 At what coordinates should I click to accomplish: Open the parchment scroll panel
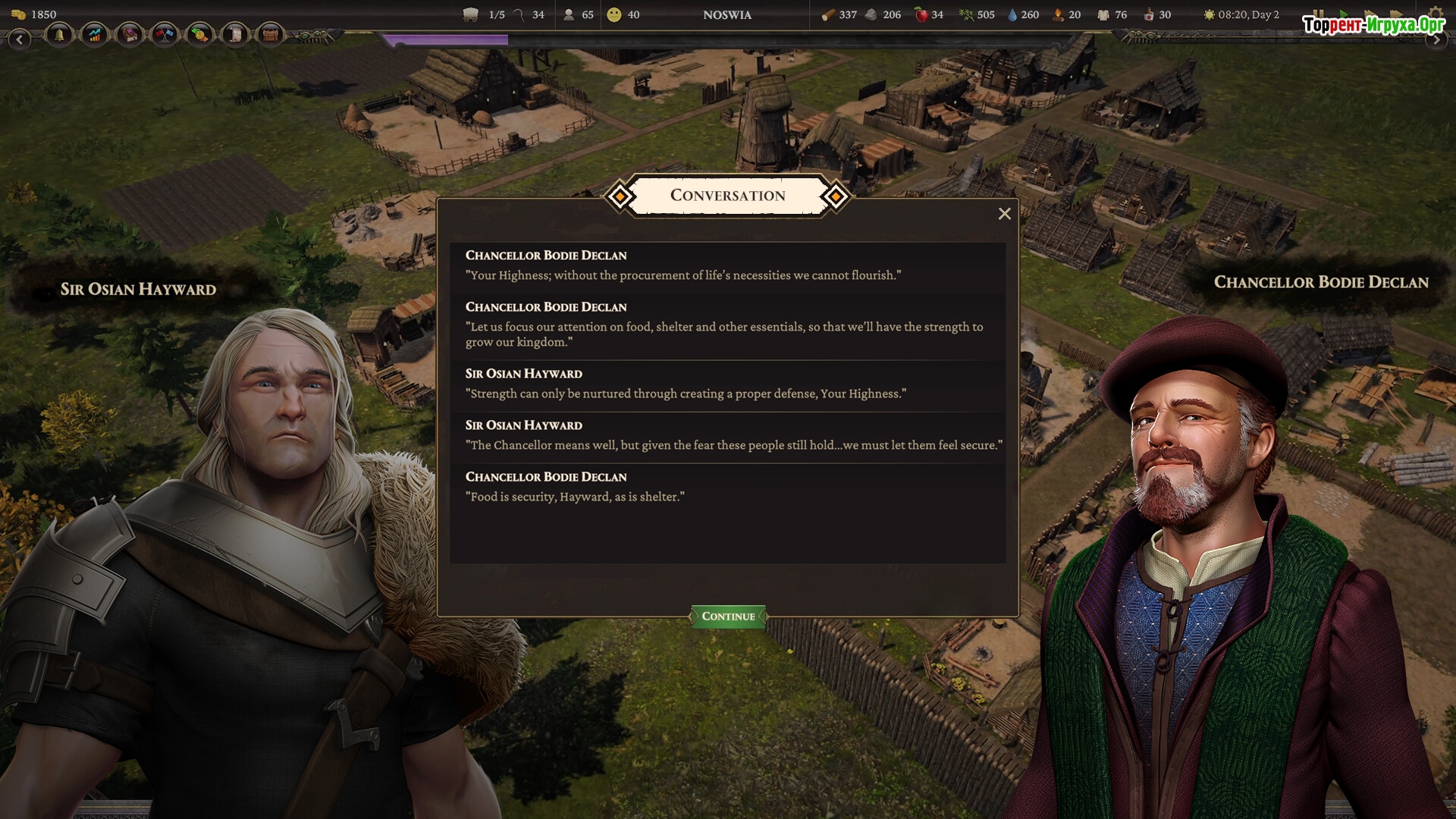point(235,35)
